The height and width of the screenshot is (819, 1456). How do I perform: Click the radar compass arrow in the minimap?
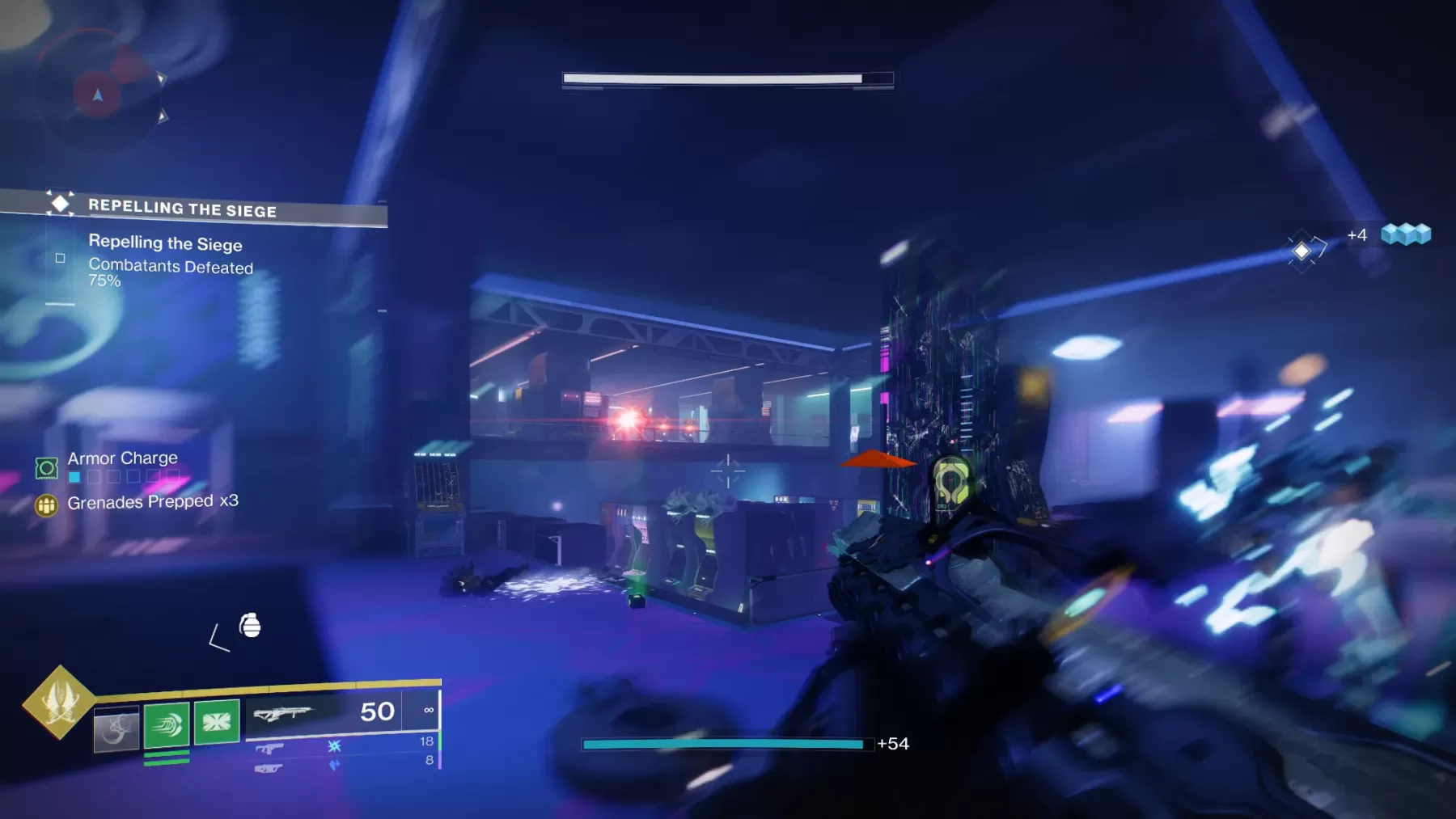(96, 95)
